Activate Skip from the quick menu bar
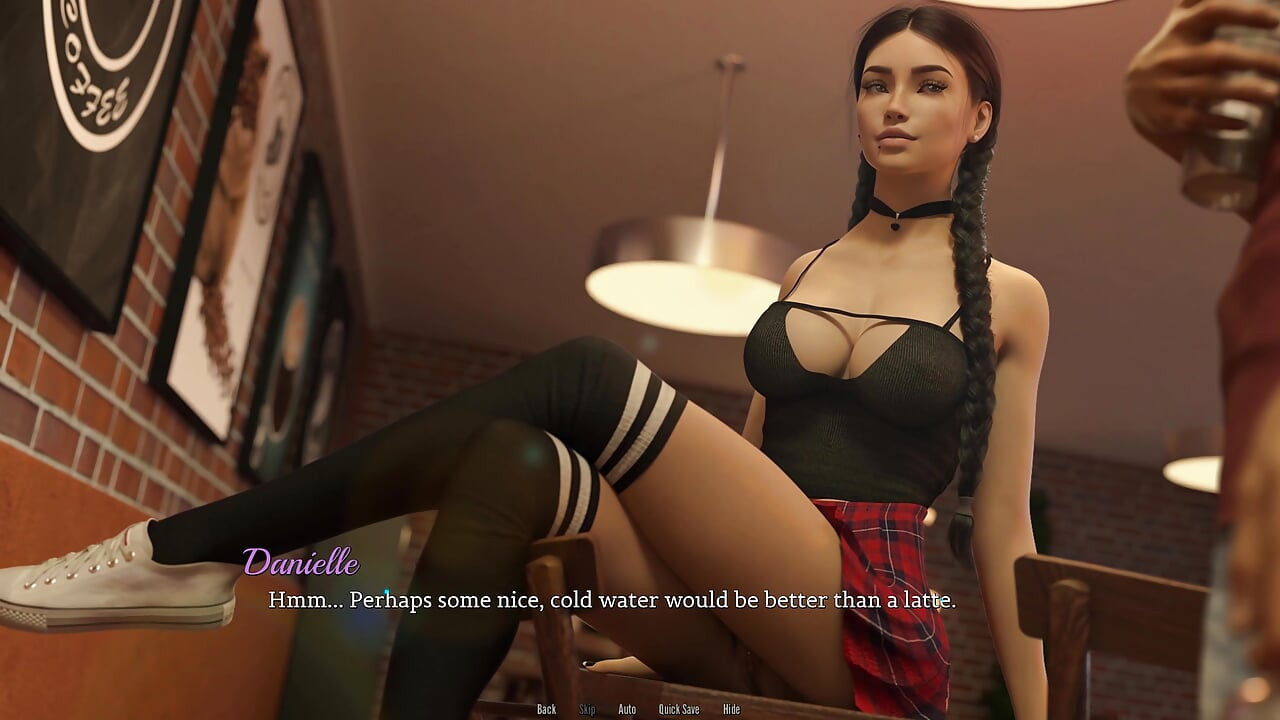Screen dimensions: 1280x720 click(586, 709)
